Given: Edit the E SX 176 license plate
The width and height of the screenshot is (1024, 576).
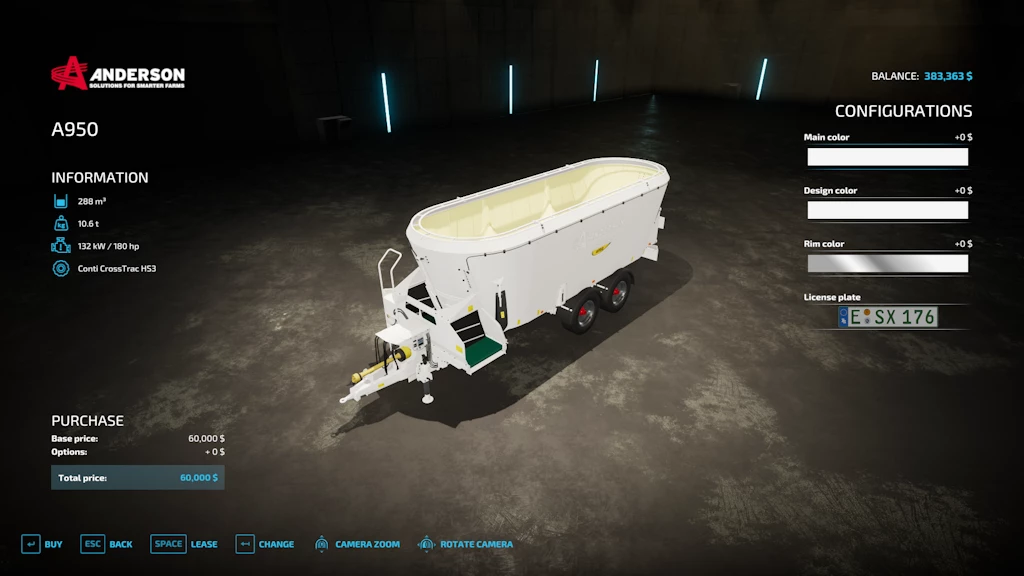Looking at the screenshot, I should tap(888, 317).
